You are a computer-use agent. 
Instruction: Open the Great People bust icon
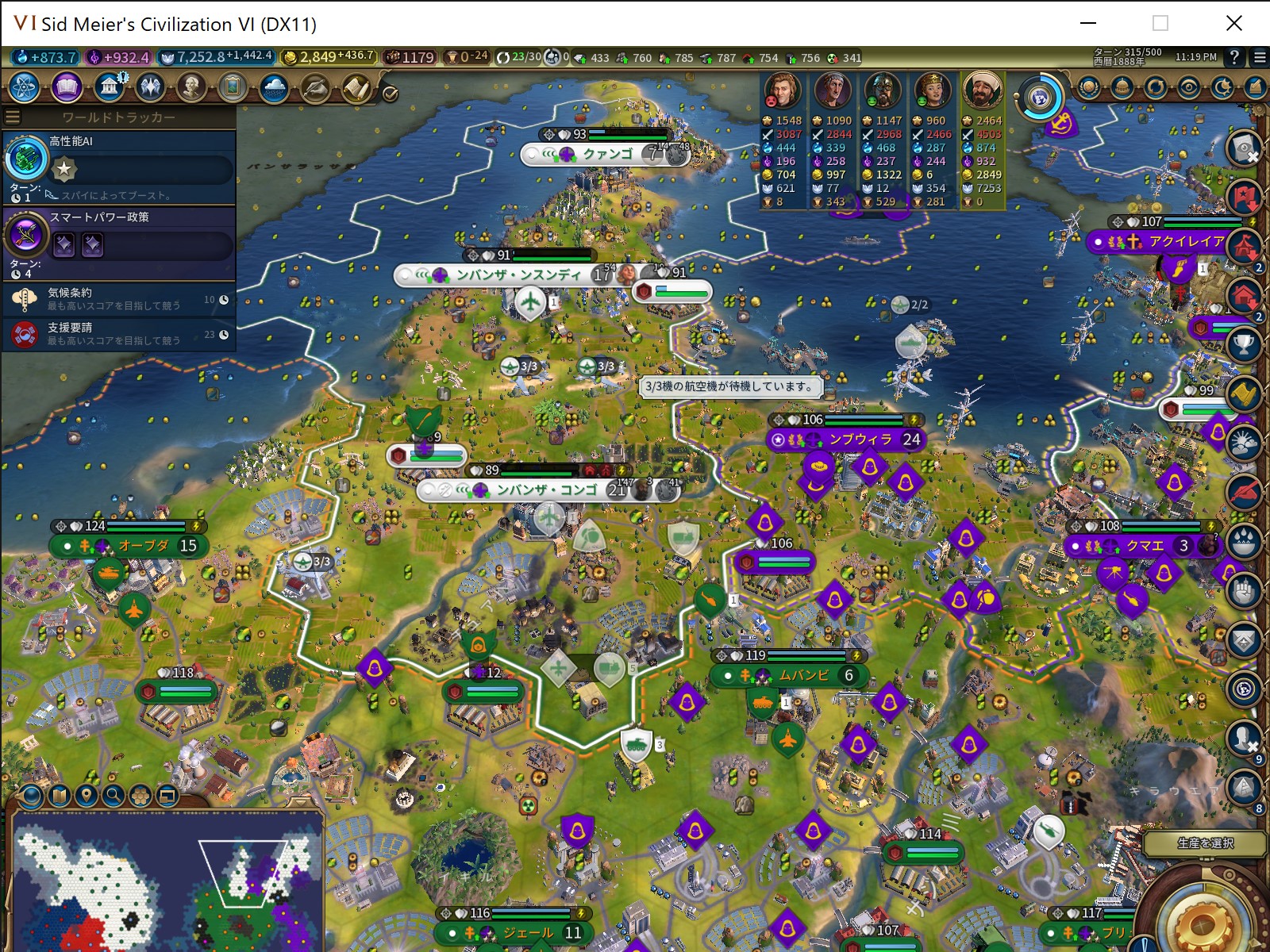pyautogui.click(x=191, y=87)
